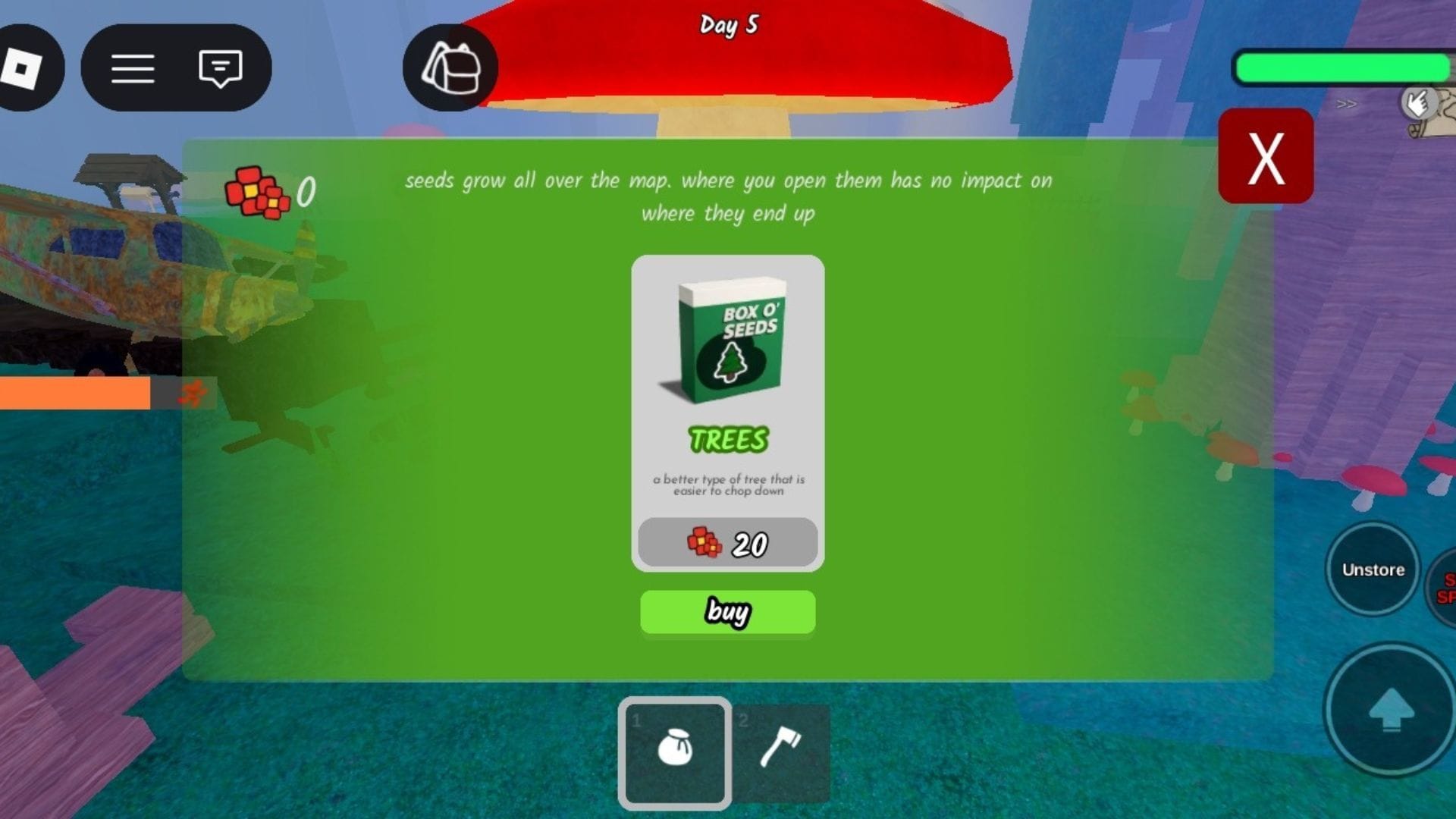Screen dimensions: 1456x819
Task: Expand the minimap with the >> chevron
Action: coord(1348,104)
